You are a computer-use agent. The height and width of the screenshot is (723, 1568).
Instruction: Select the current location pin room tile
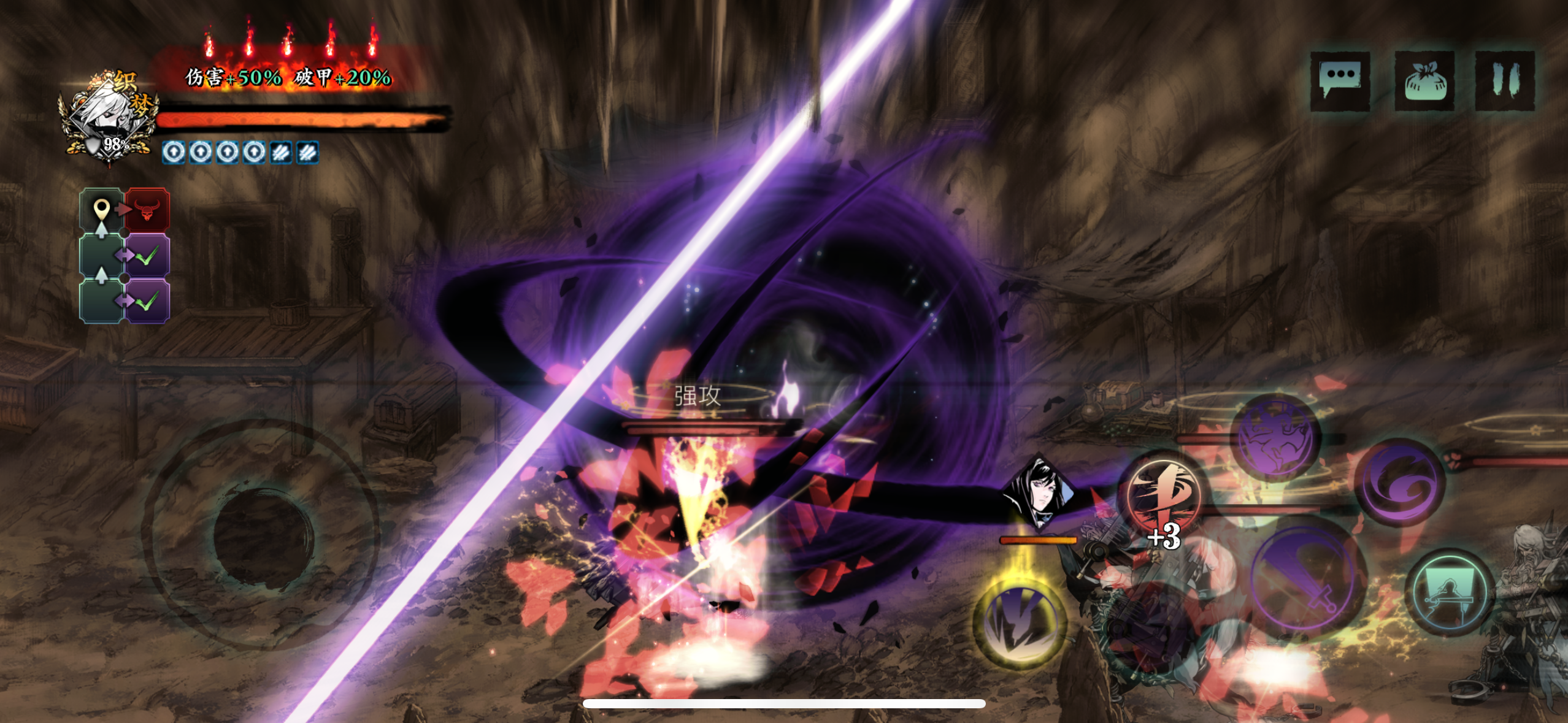tap(102, 210)
